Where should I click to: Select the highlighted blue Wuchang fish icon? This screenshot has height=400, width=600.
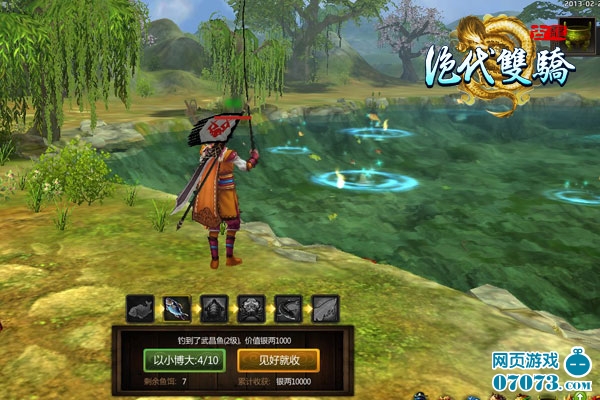pos(177,307)
